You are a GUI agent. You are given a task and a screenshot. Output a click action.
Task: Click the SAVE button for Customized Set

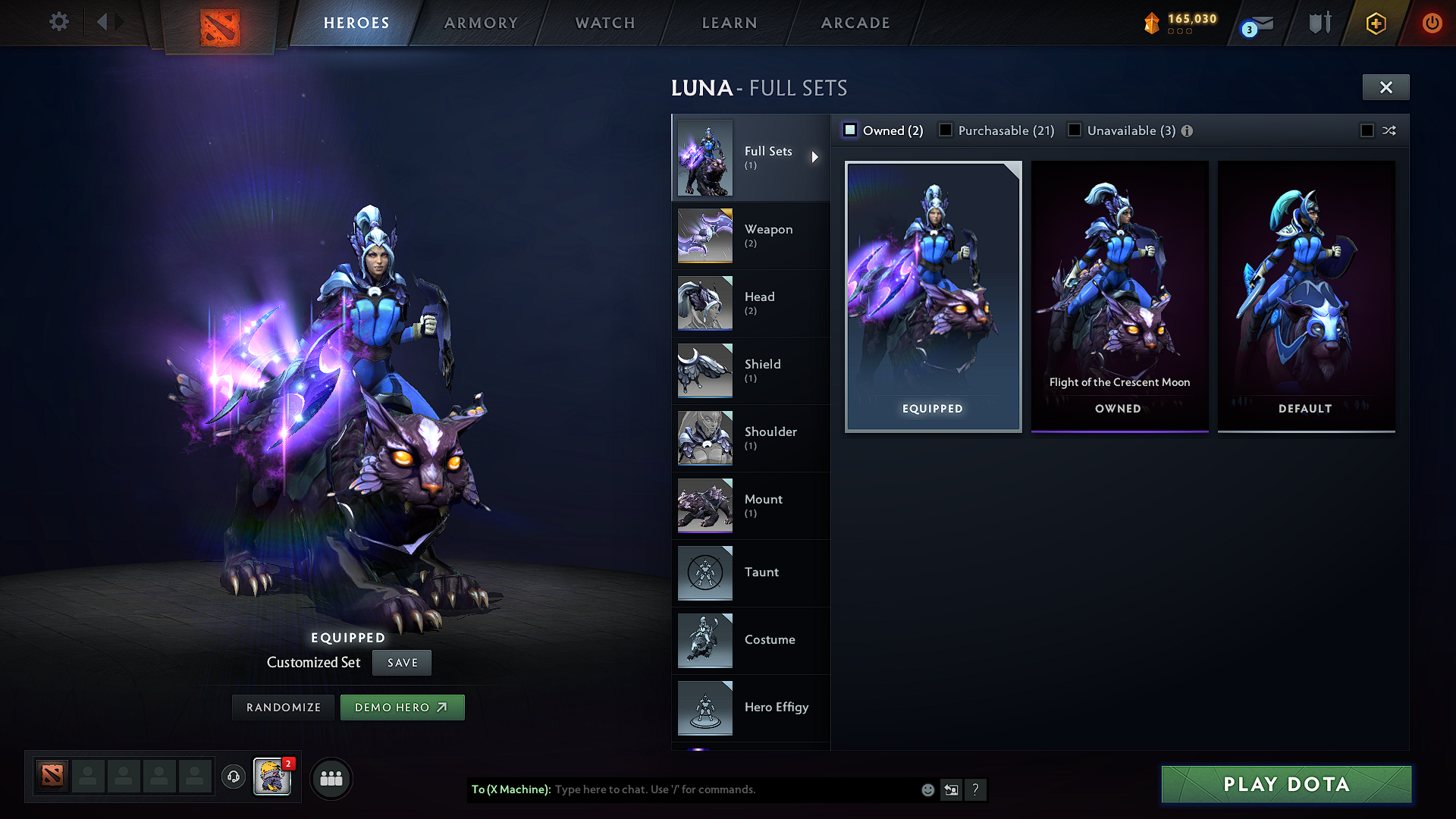coord(401,662)
